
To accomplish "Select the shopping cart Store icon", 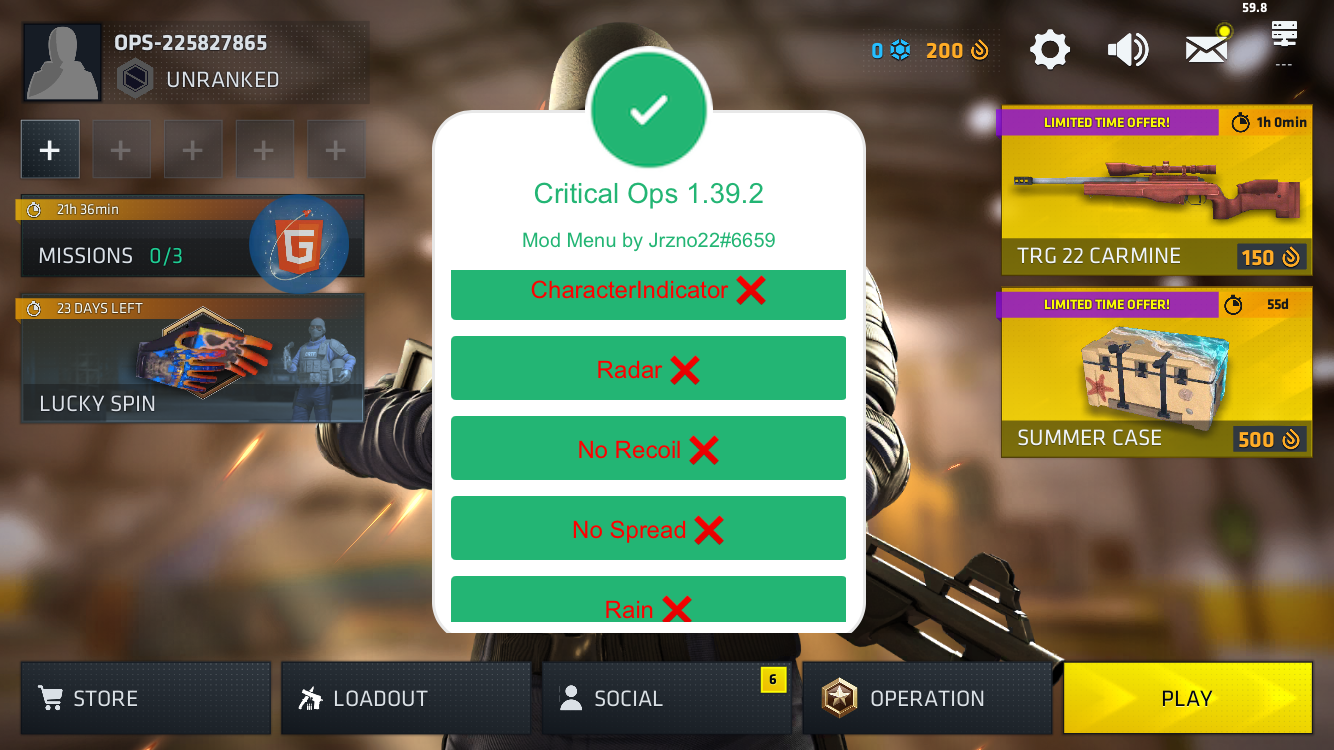I will click(50, 698).
